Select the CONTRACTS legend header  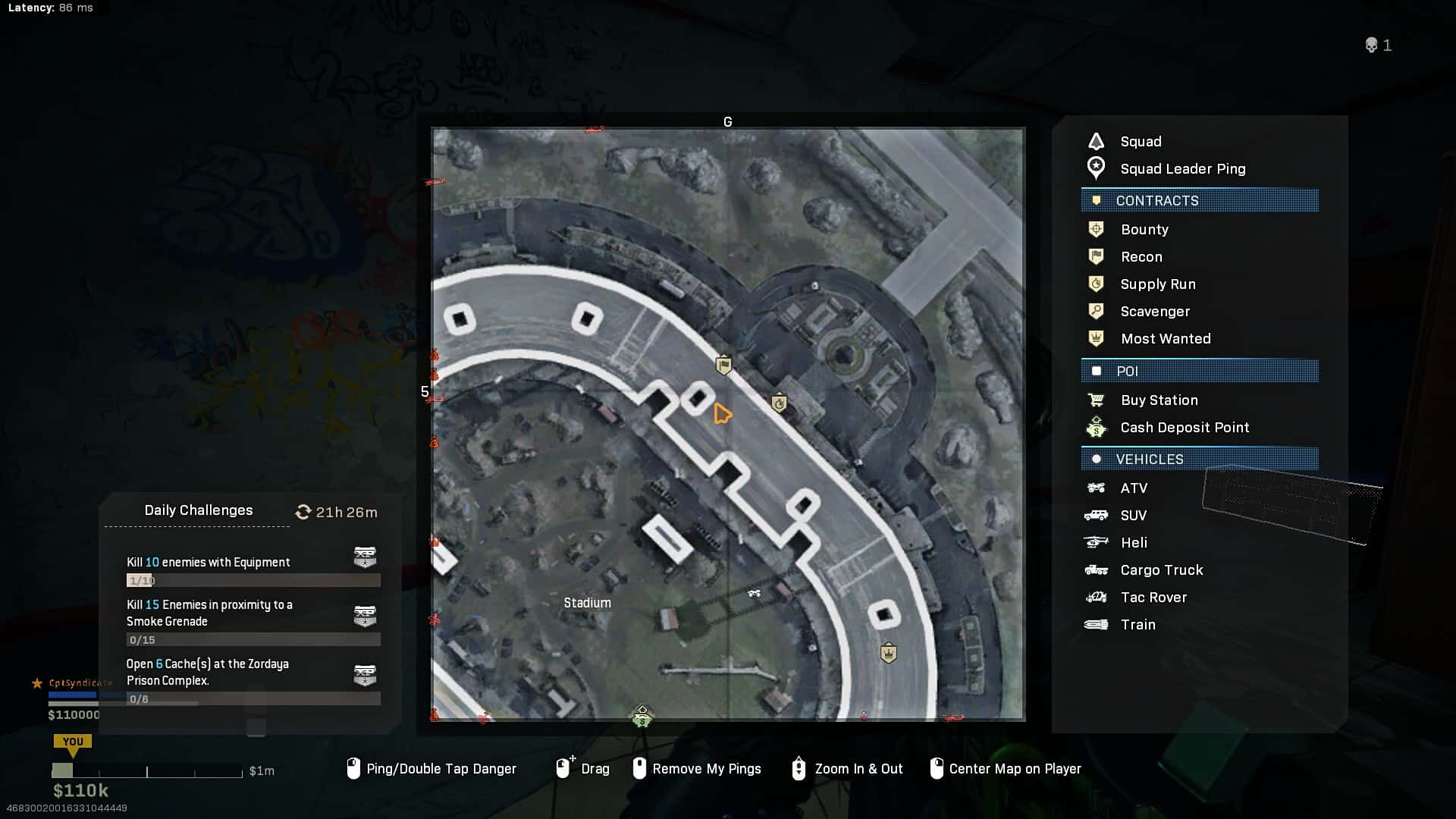pyautogui.click(x=1200, y=201)
